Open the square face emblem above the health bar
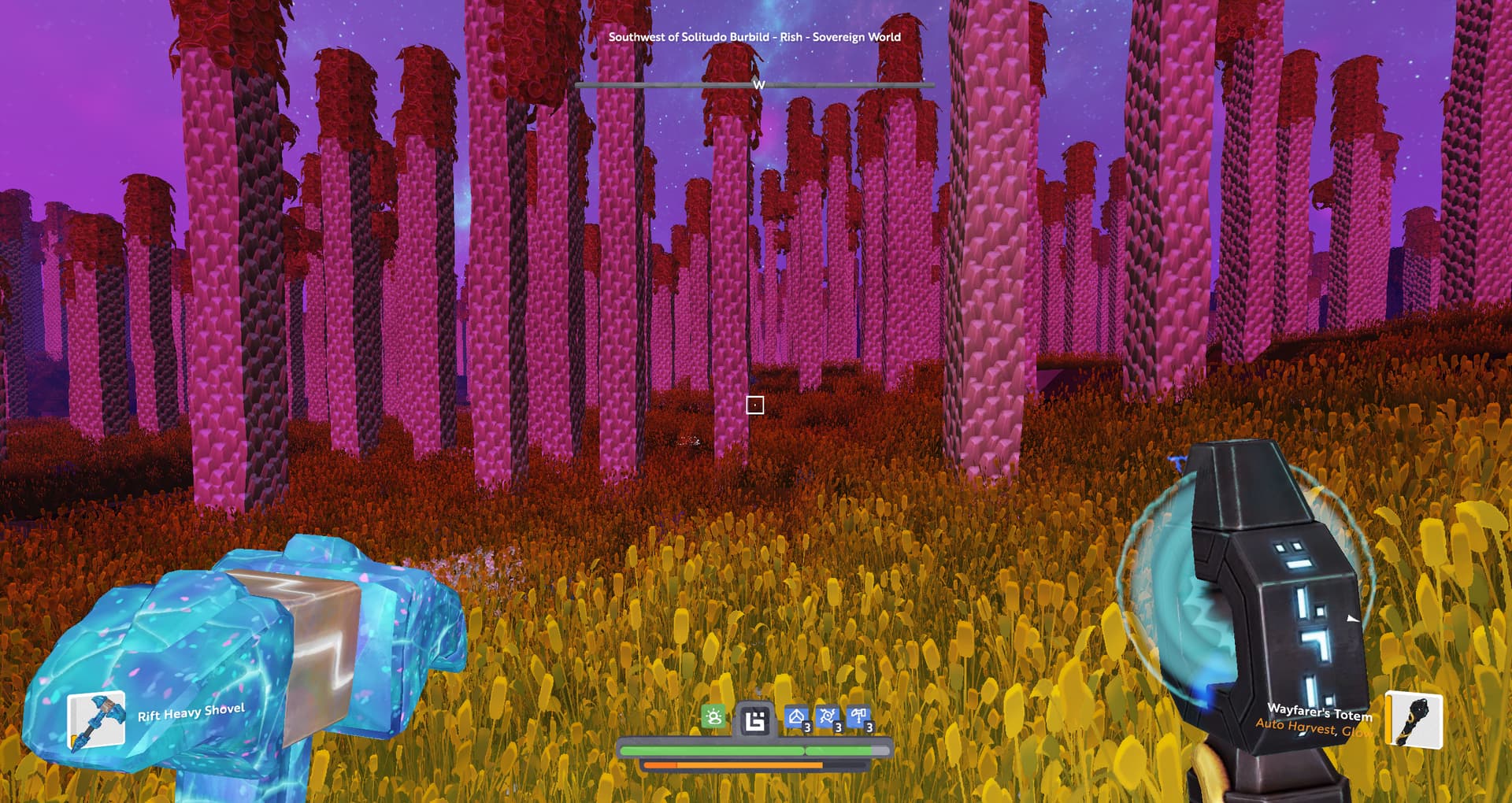 (x=755, y=720)
